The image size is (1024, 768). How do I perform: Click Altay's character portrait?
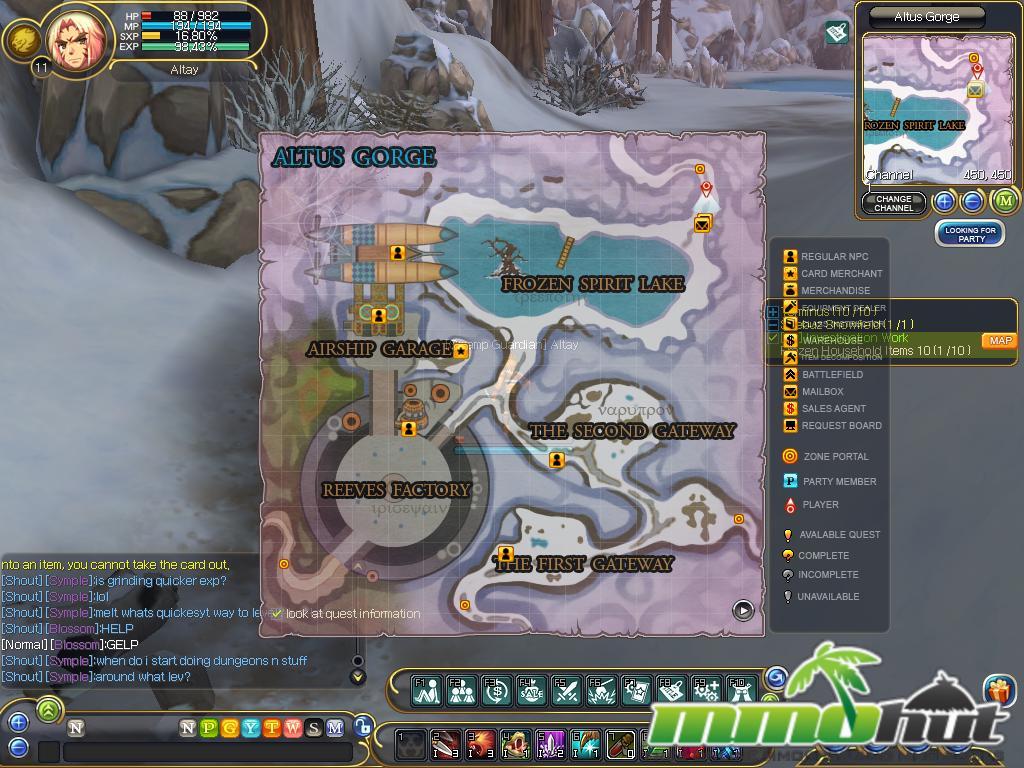(x=76, y=42)
